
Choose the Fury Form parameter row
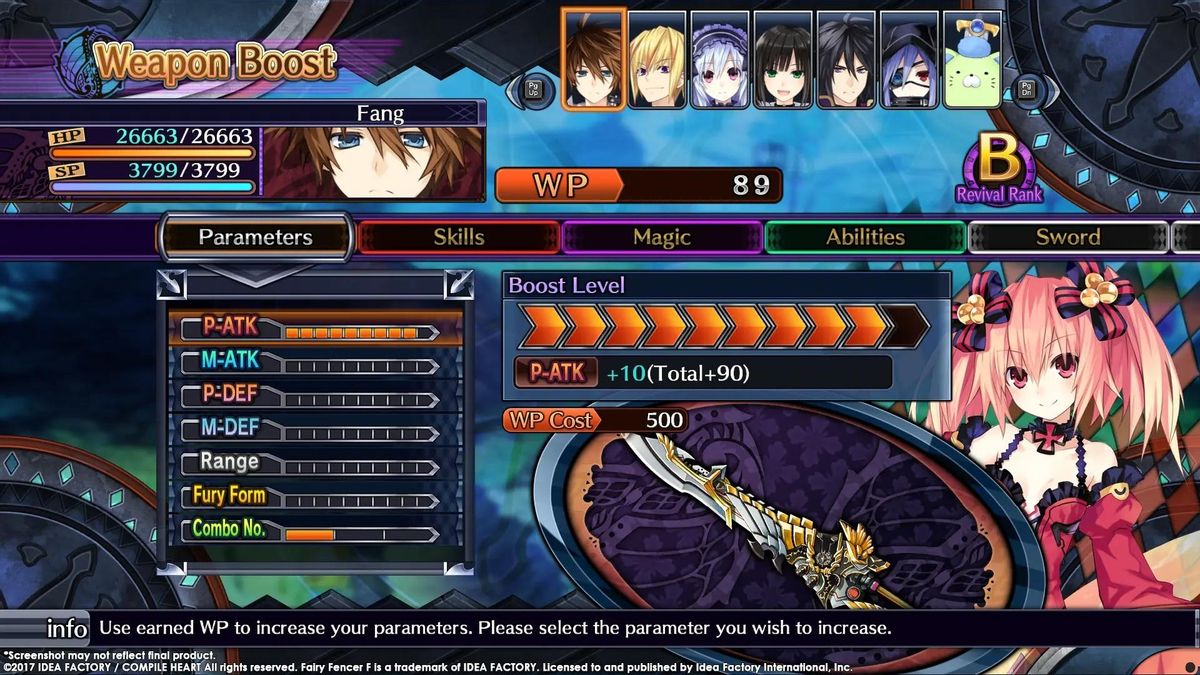(316, 497)
